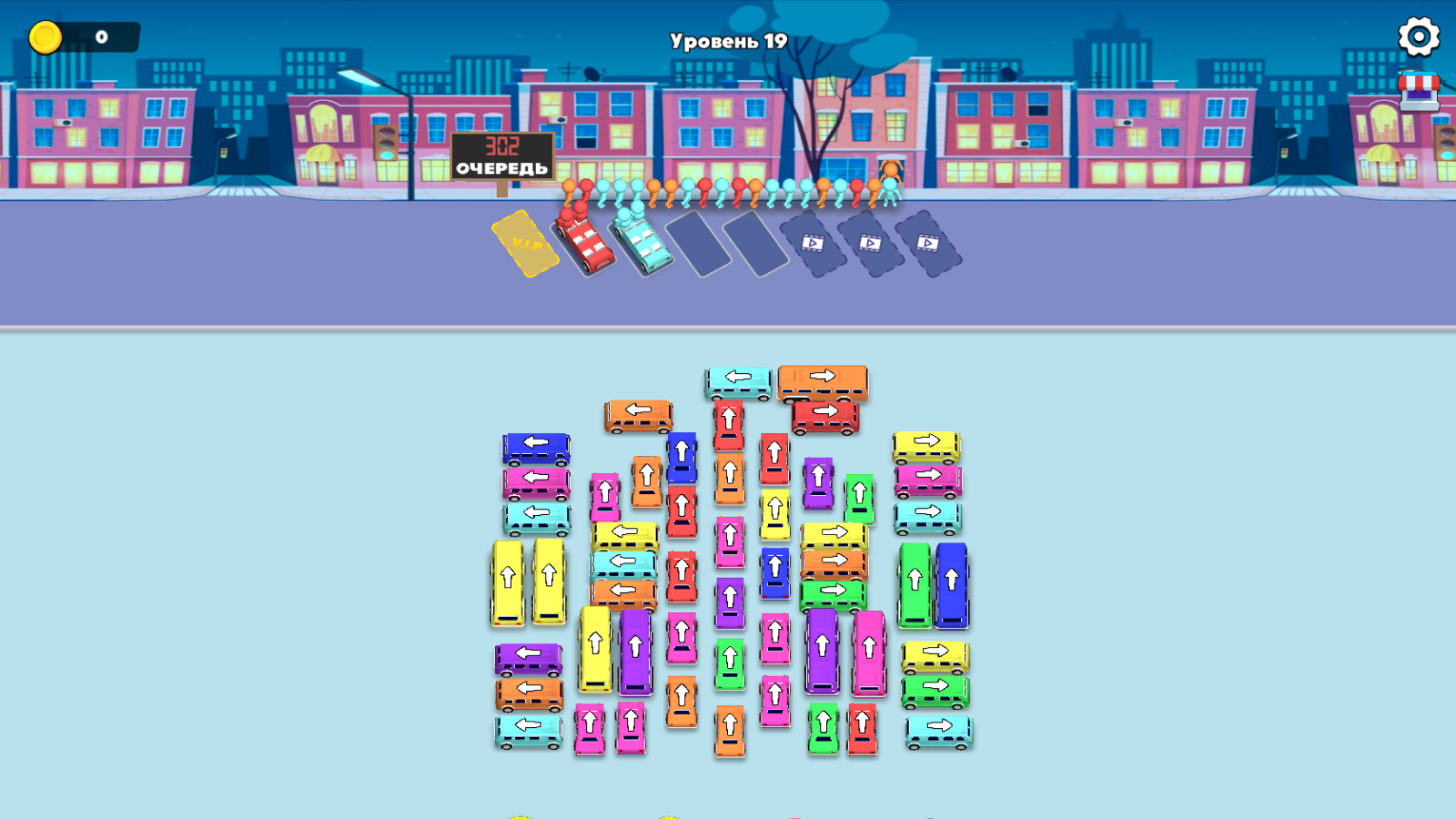Image resolution: width=1456 pixels, height=819 pixels.
Task: Click the coin icon in the counter
Action: [x=45, y=36]
